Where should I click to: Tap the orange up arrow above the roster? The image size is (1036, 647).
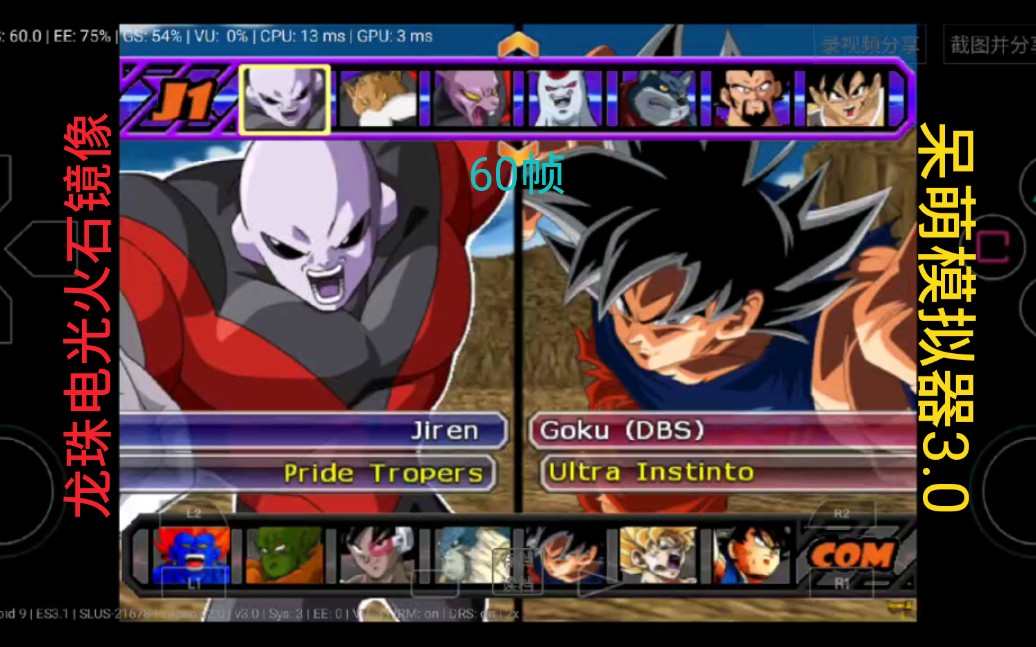[x=517, y=44]
